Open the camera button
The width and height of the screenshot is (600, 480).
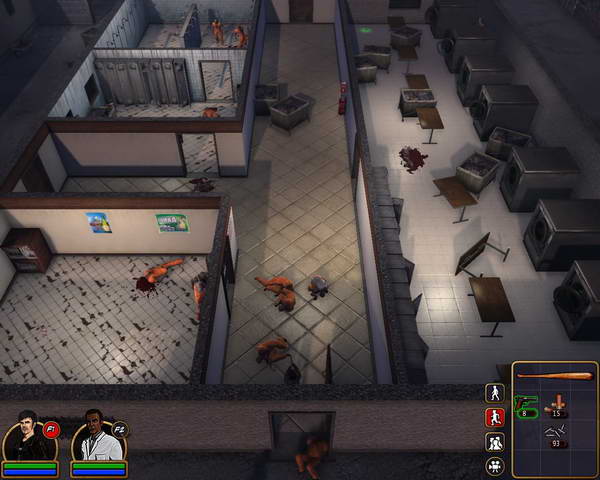point(494,465)
